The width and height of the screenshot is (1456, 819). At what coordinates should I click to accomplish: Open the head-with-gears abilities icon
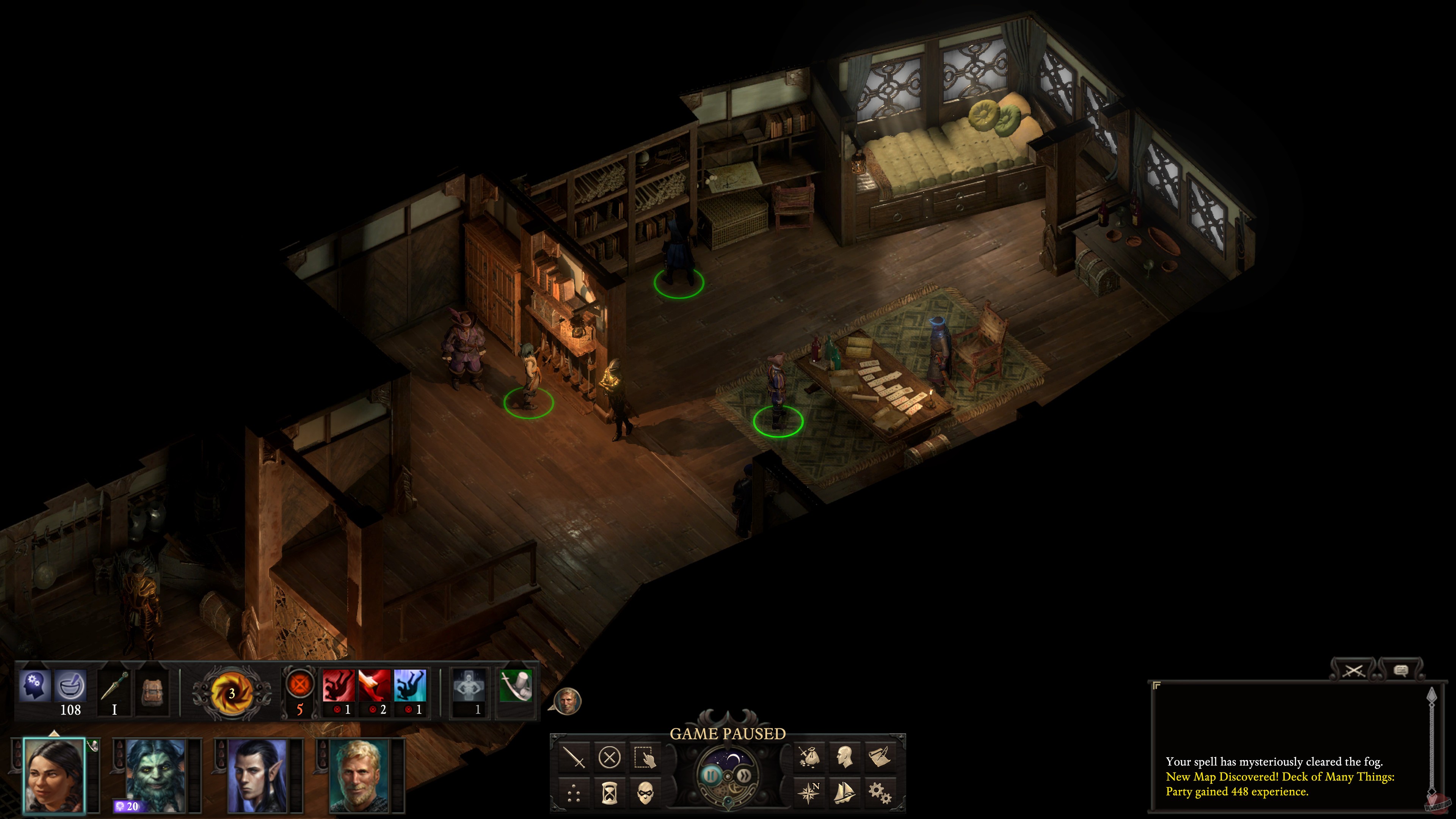click(x=35, y=686)
